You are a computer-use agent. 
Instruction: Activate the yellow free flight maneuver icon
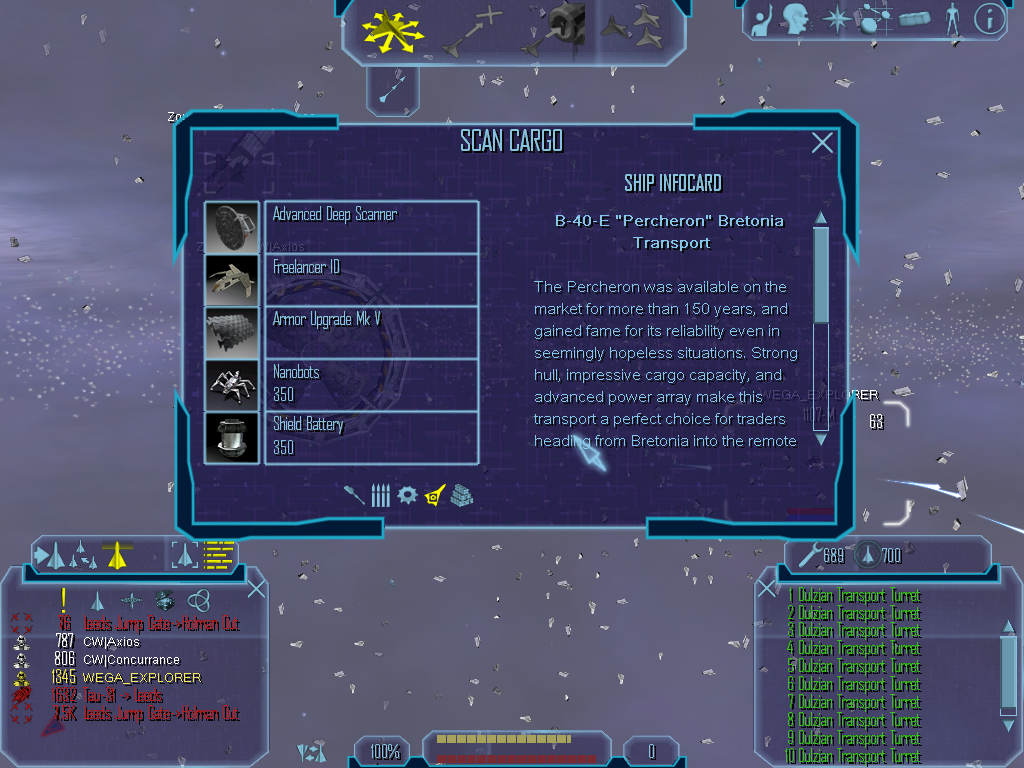click(393, 30)
